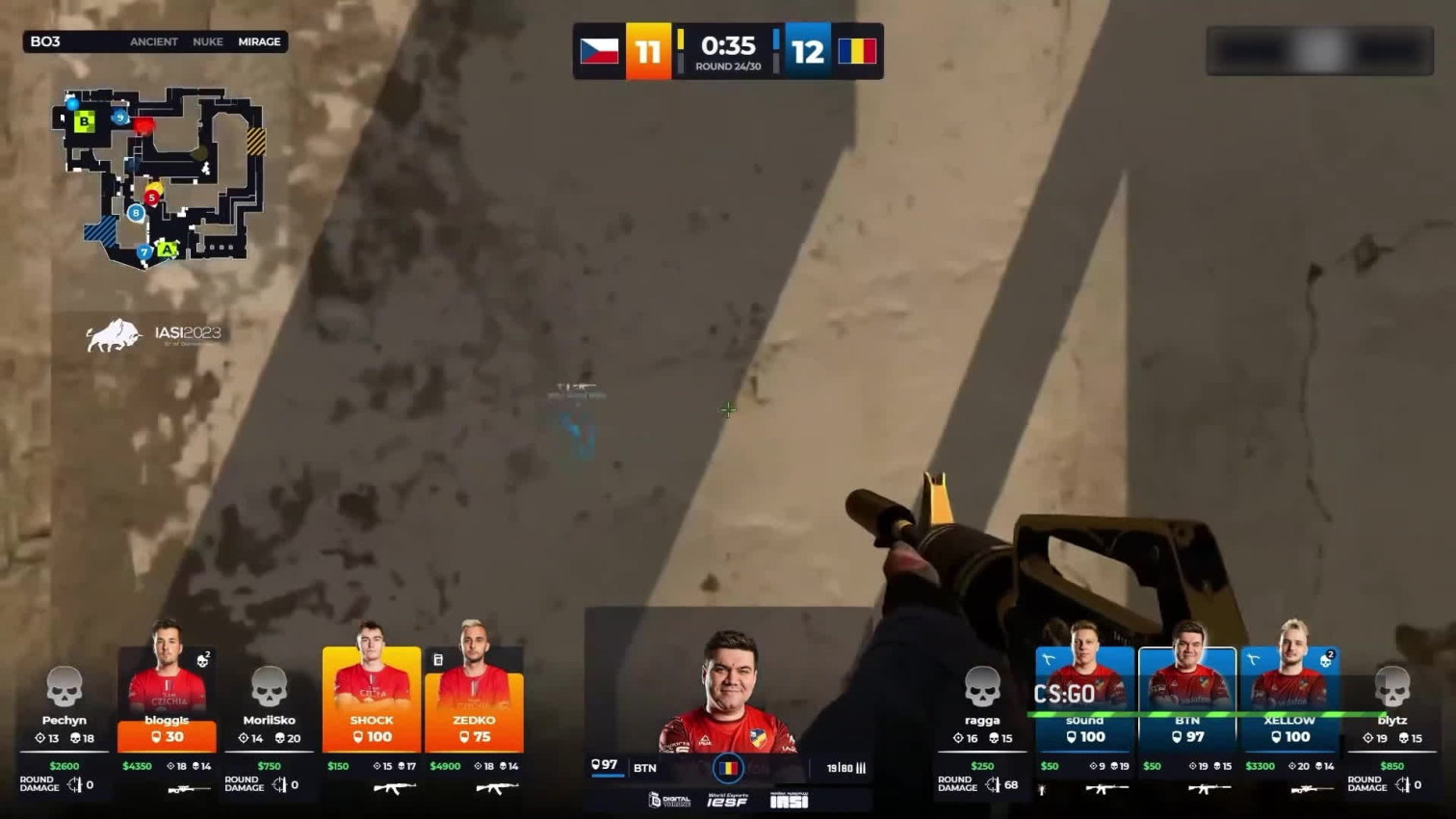Click BTN's highlighted player card
This screenshot has height=819, width=1456.
click(x=1186, y=699)
